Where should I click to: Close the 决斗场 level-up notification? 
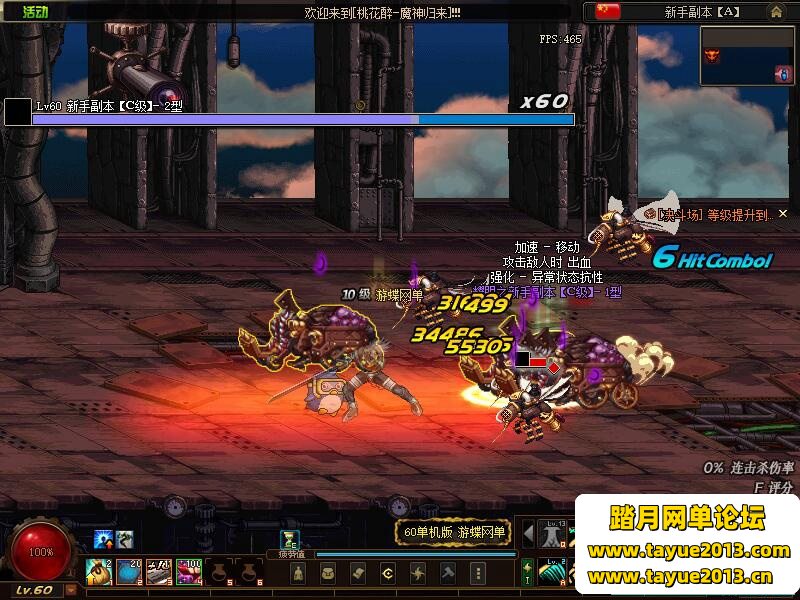(x=783, y=213)
